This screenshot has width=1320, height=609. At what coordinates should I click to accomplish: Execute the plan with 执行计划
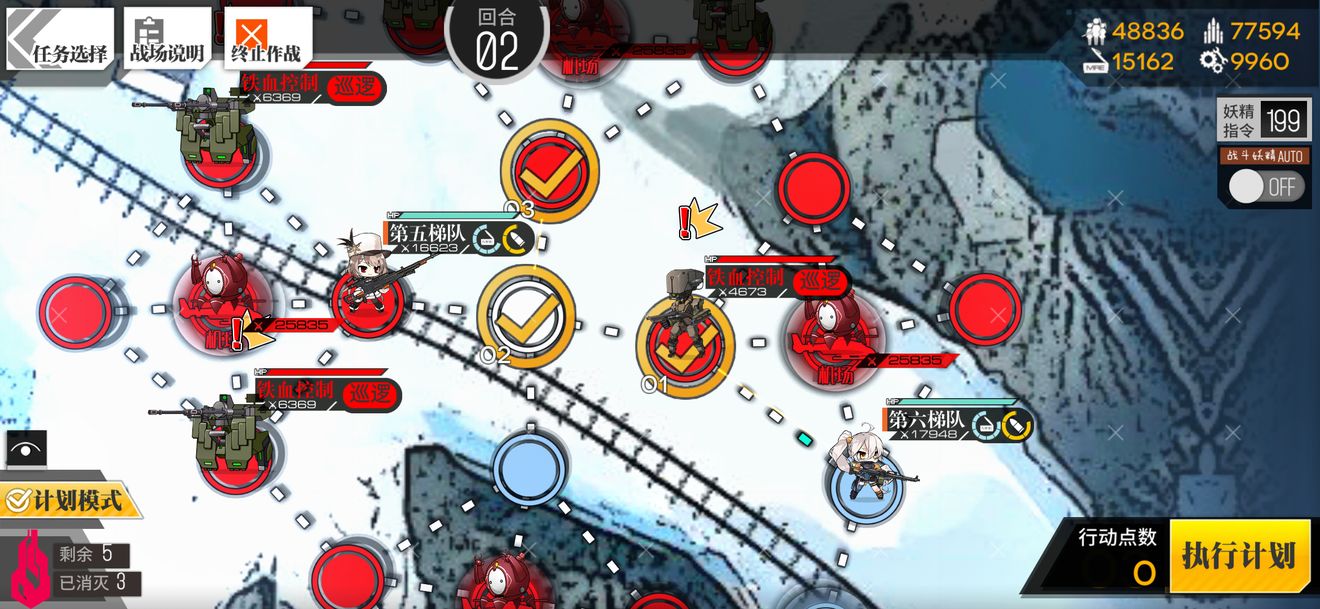tap(1239, 556)
